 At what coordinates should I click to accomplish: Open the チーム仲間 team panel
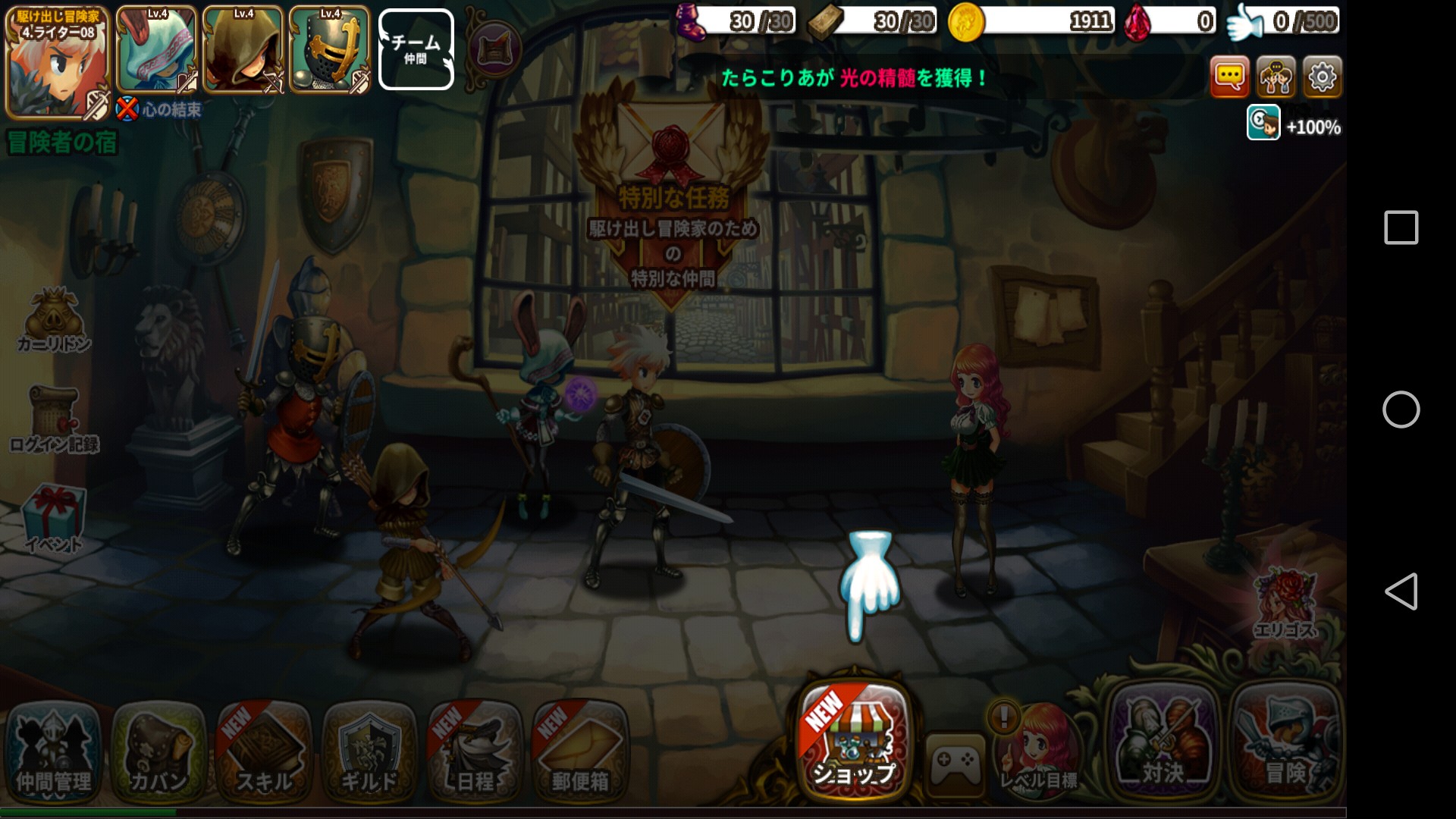(x=416, y=49)
